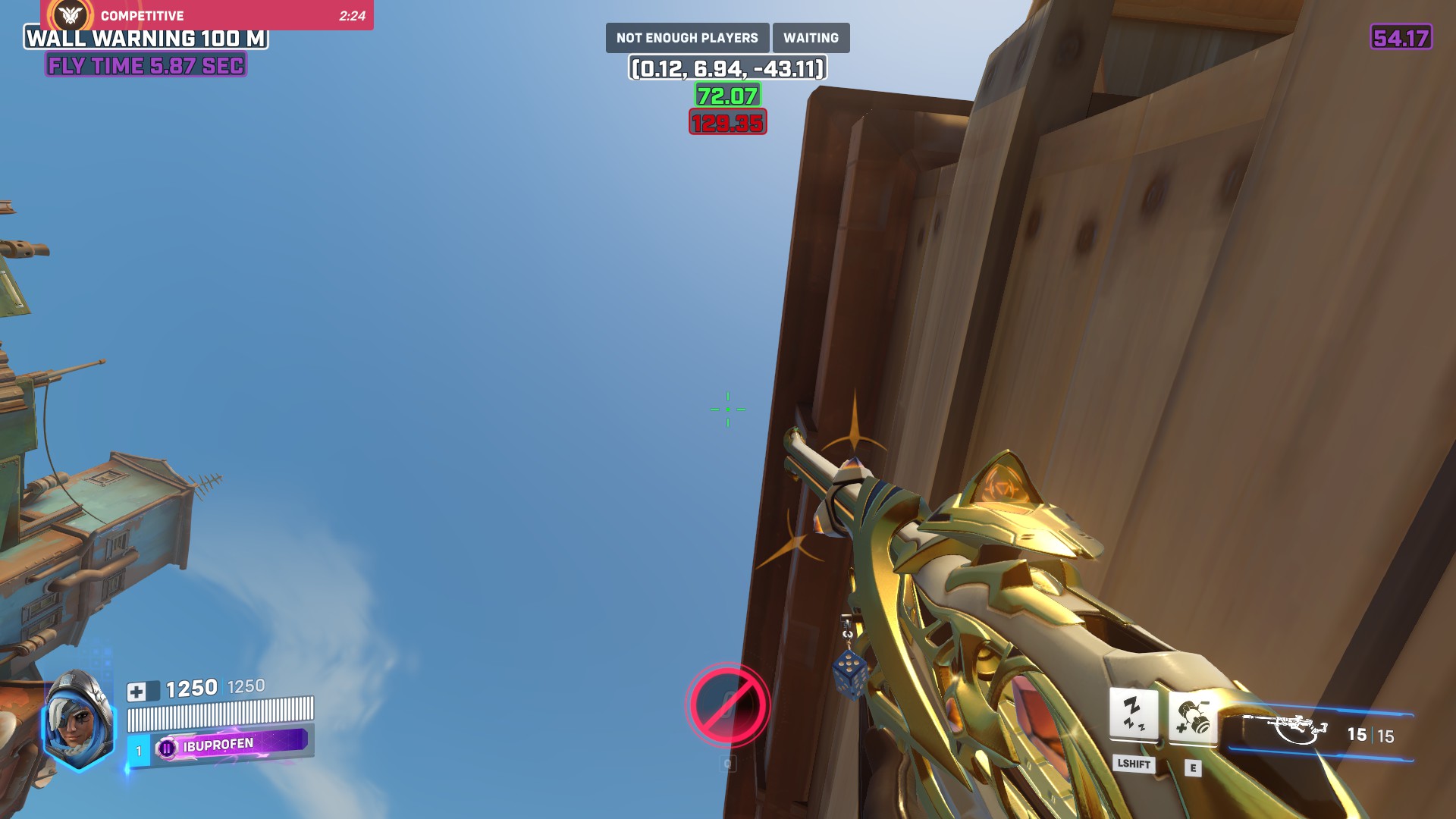Click the coordinates readout display

point(727,67)
